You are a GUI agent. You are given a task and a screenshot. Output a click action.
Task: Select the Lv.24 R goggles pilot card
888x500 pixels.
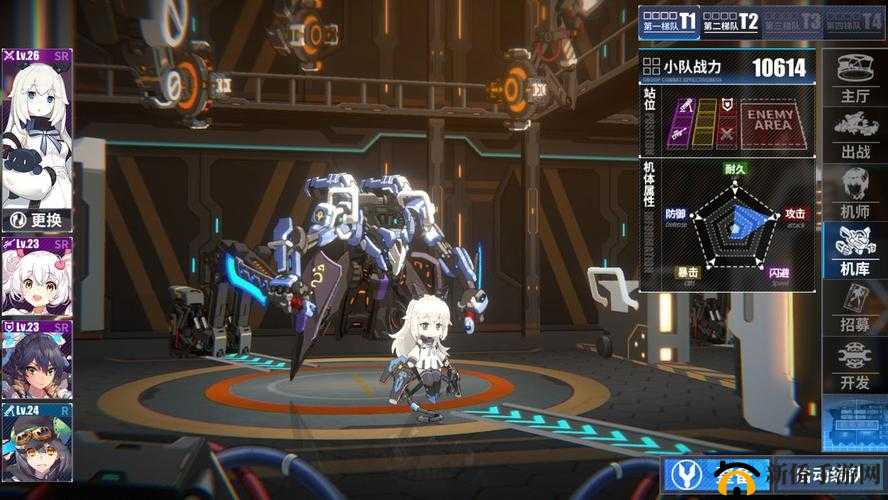[x=37, y=441]
